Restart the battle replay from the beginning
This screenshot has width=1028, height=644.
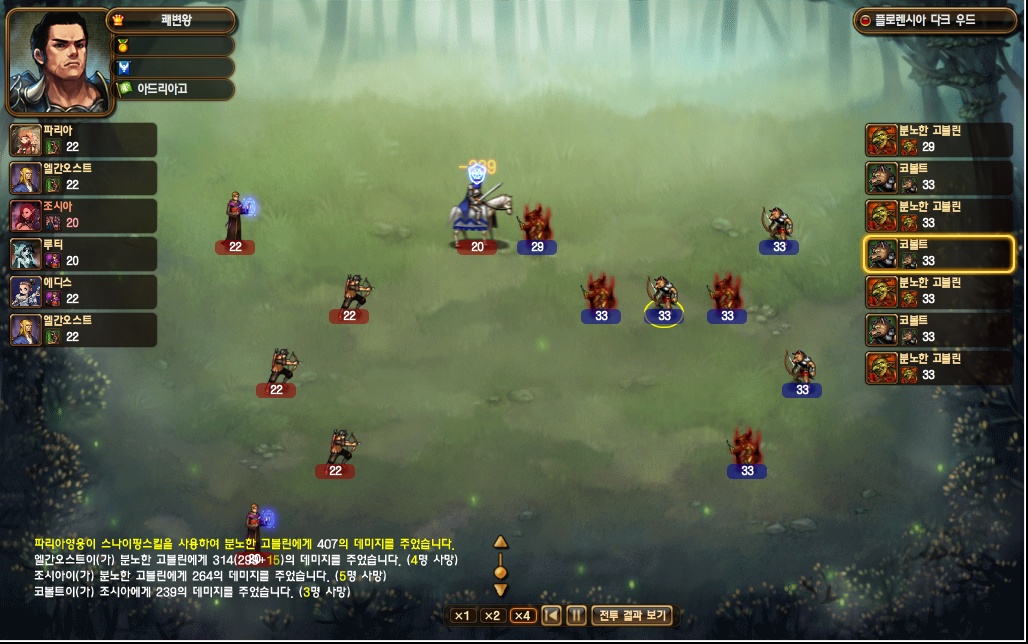point(551,615)
